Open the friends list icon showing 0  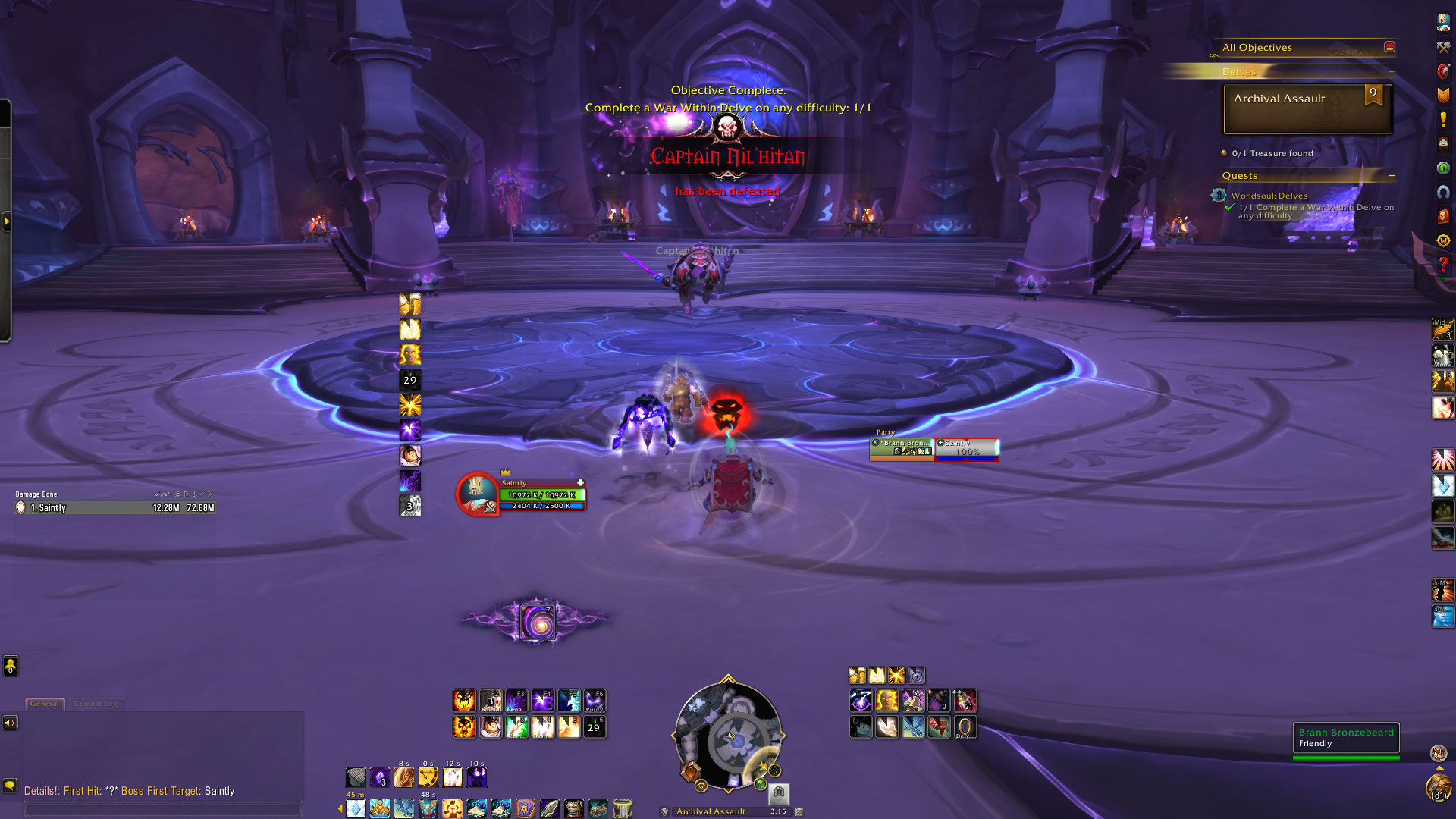pos(10,666)
